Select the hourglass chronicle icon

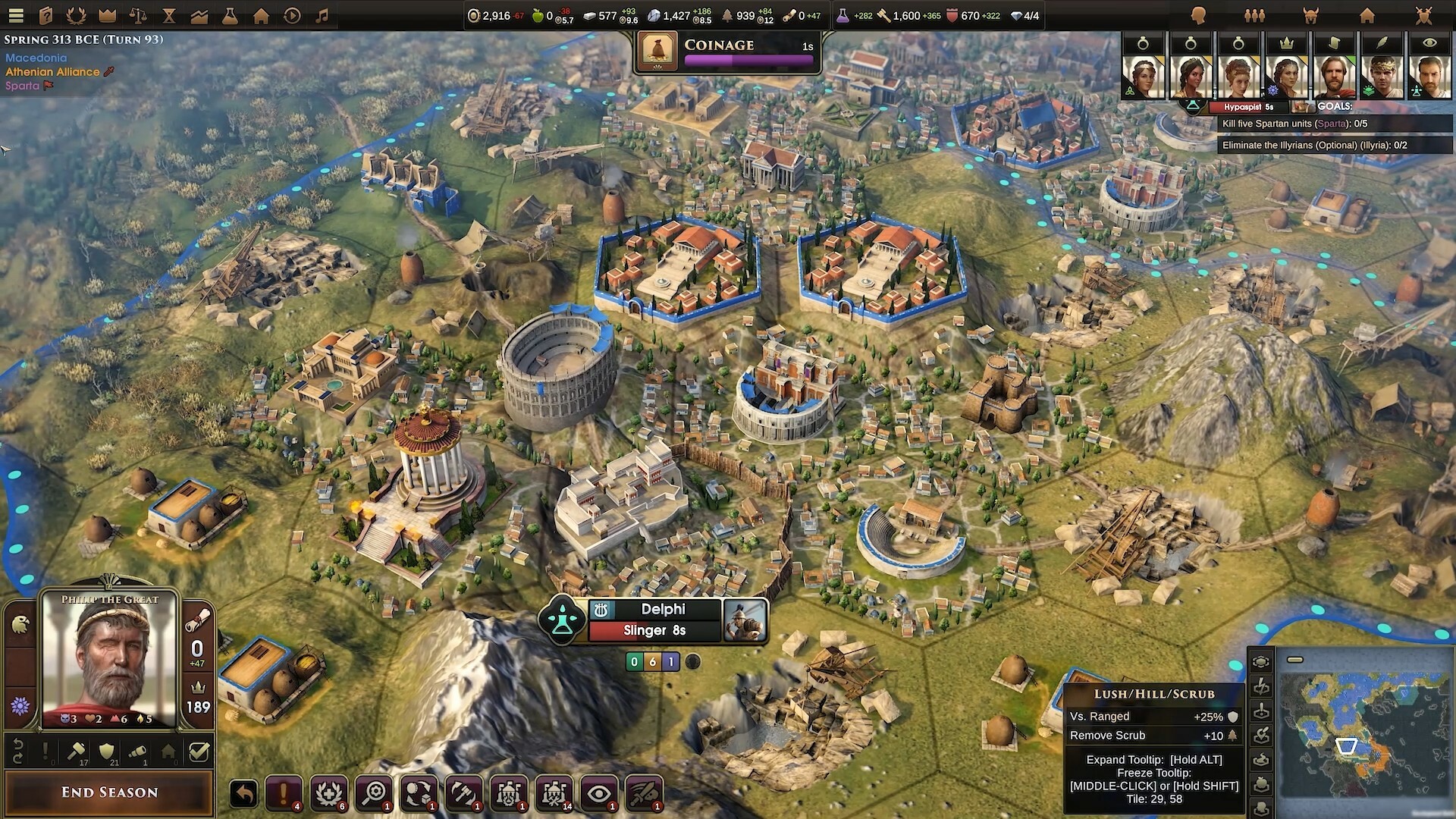168,14
